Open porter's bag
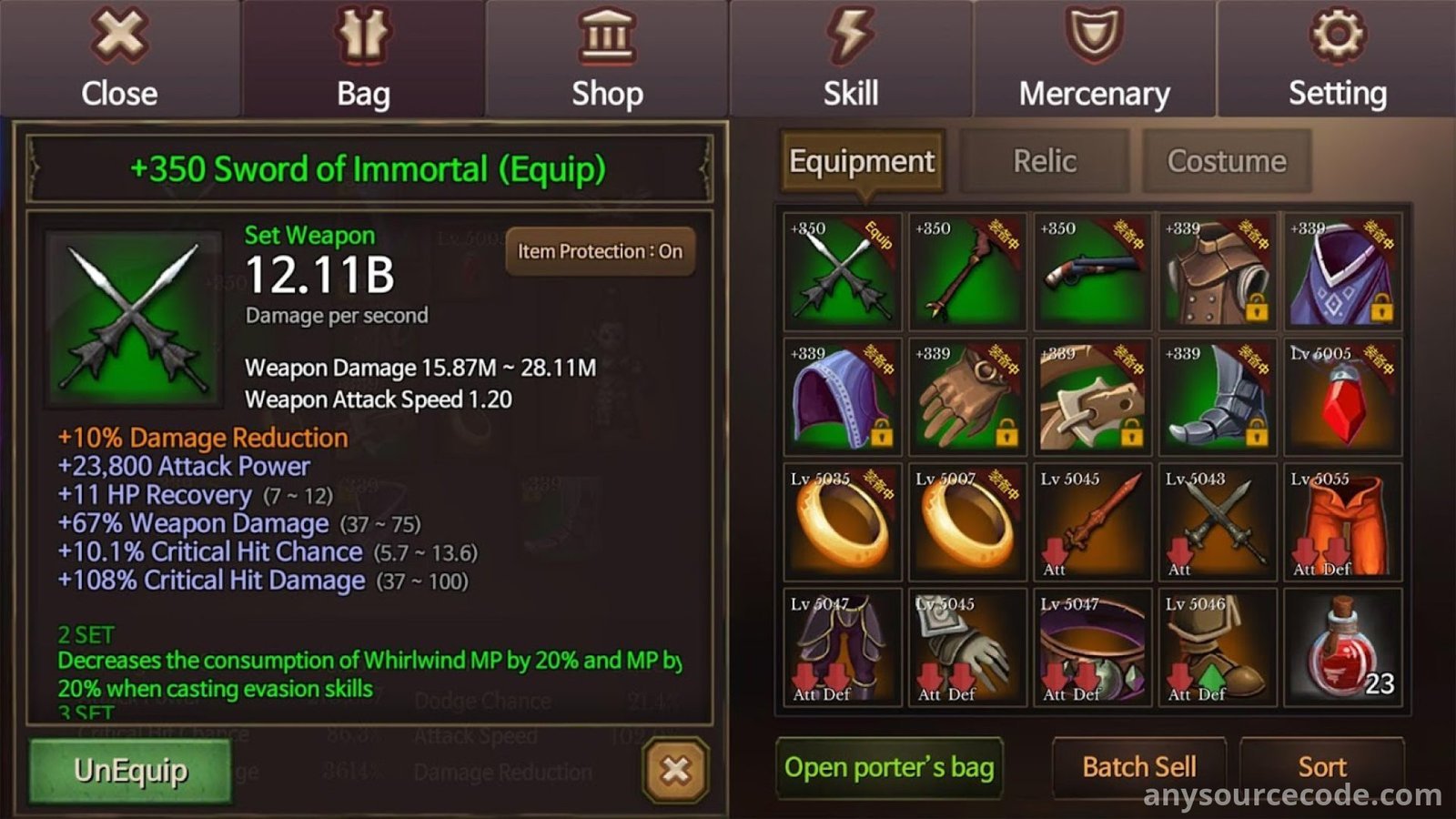Screen dimensions: 1456x819 coord(889,767)
